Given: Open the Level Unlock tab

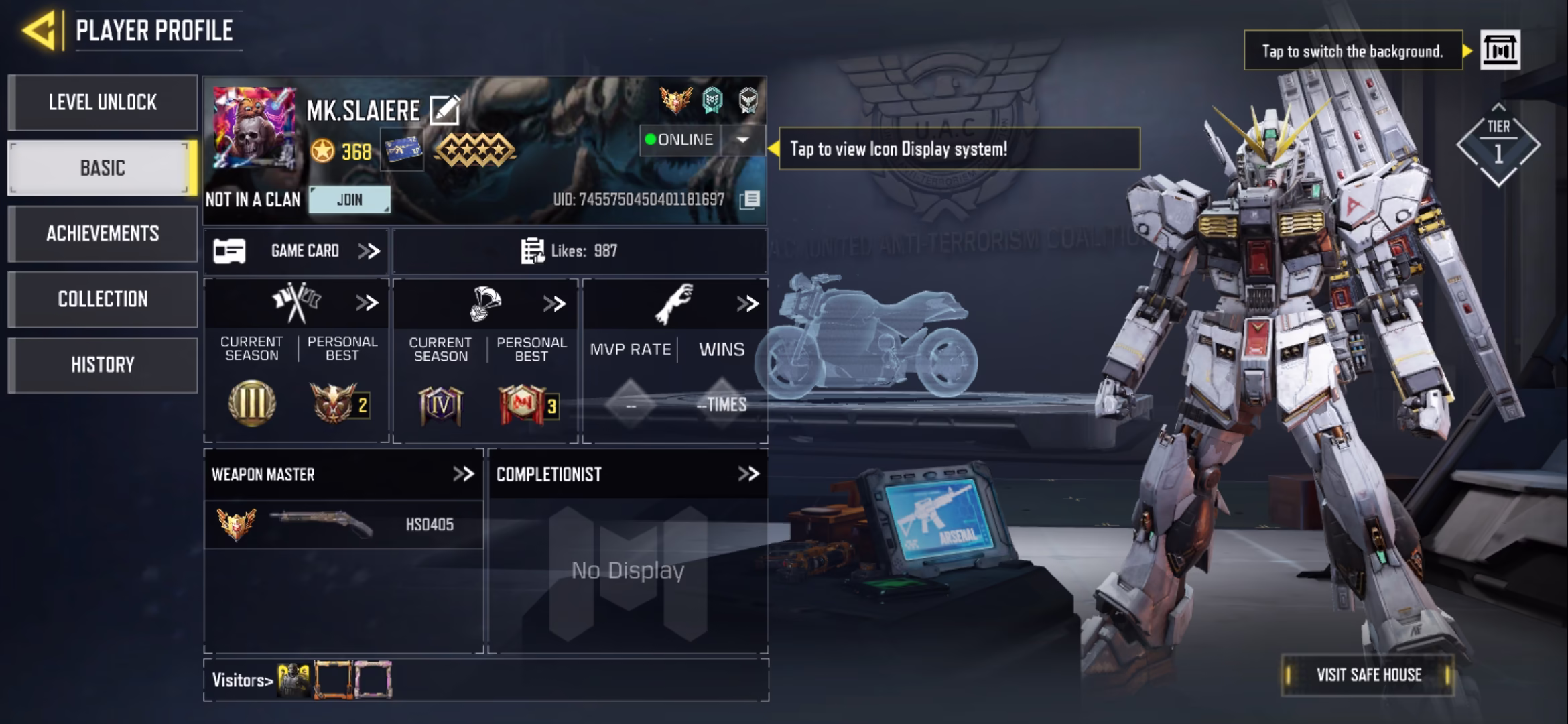Looking at the screenshot, I should pyautogui.click(x=103, y=103).
